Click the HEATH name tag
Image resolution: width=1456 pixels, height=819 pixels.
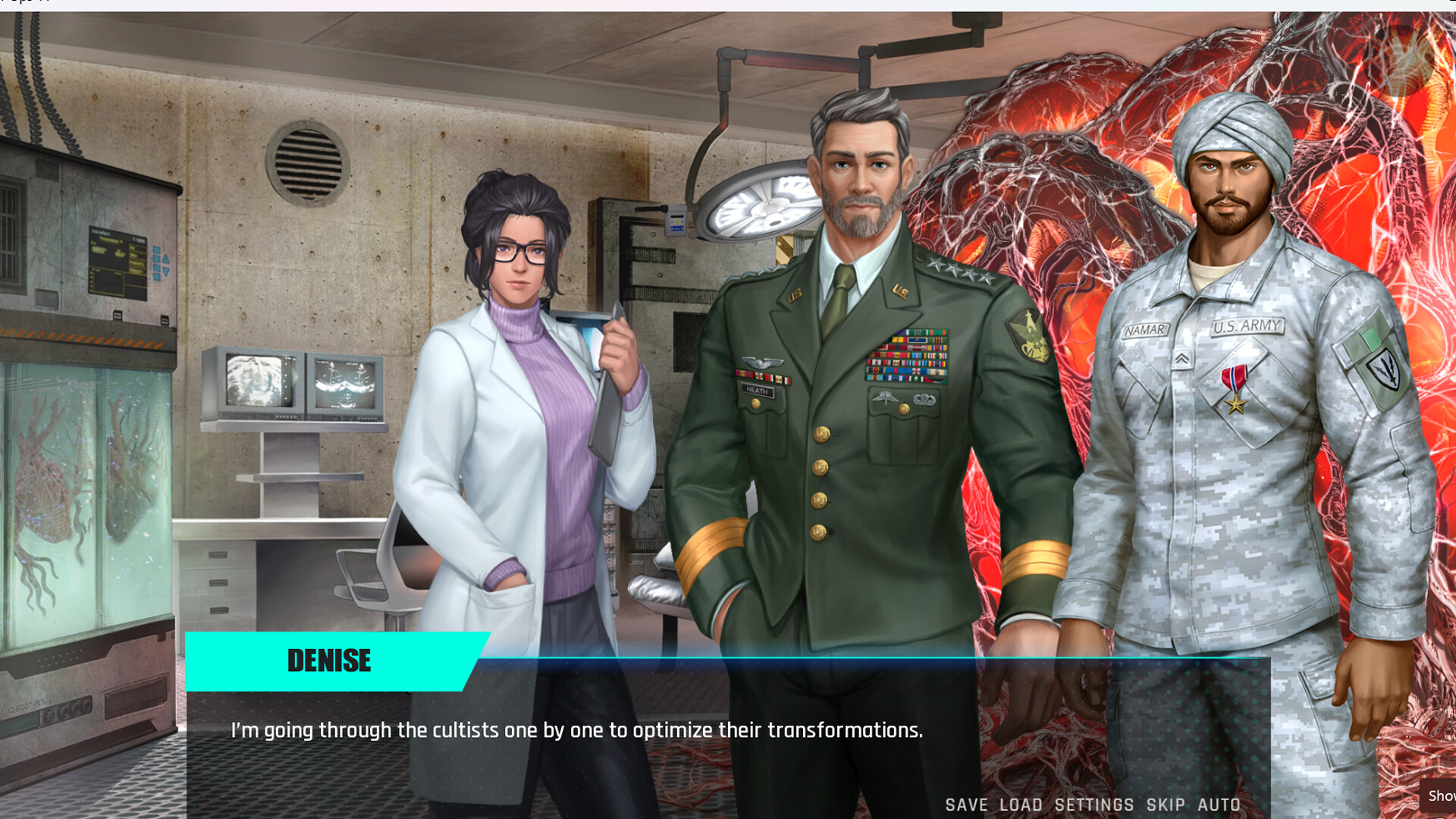click(x=755, y=391)
